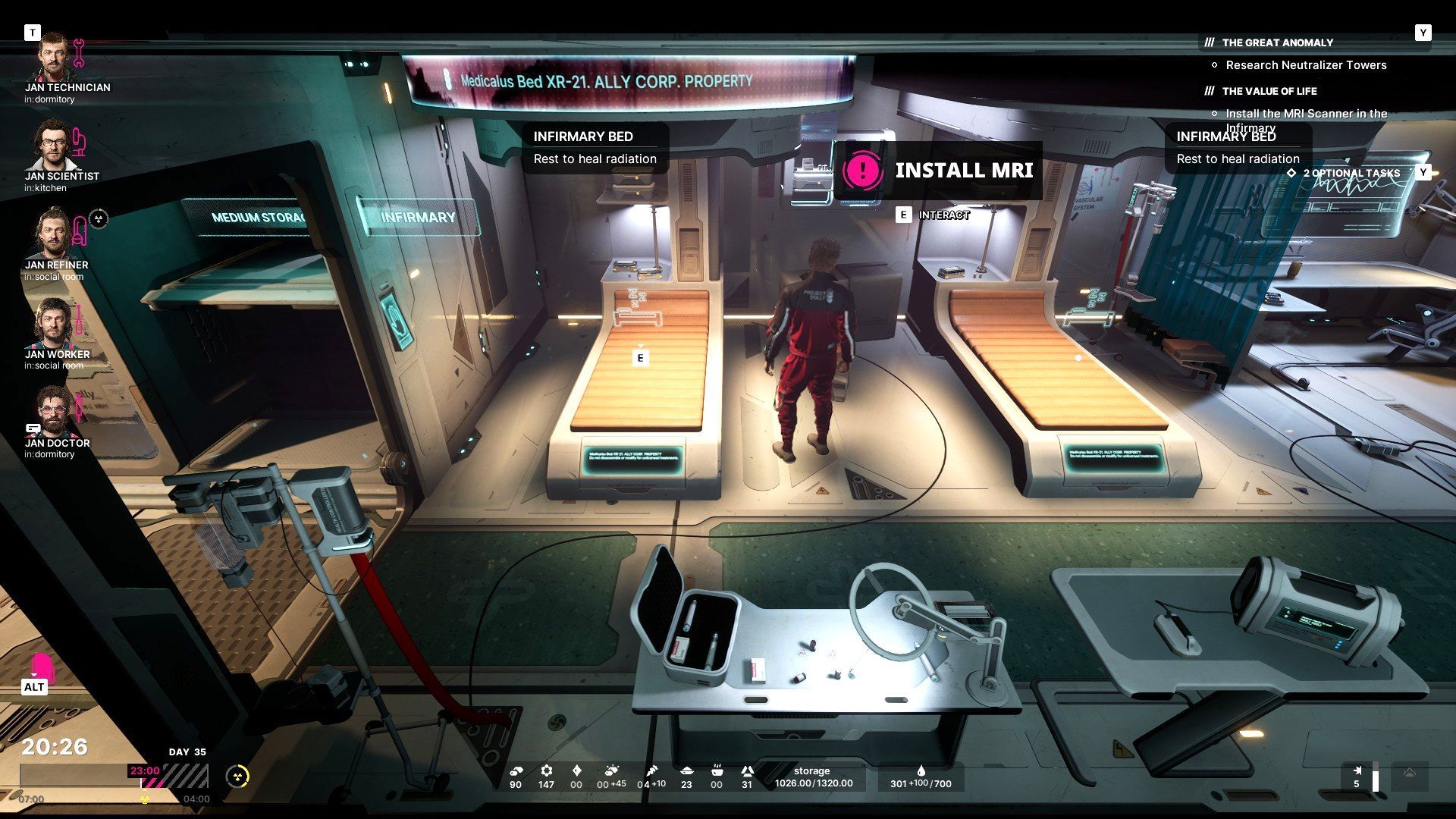Click the organics carrot resource icon
This screenshot has height=819, width=1456.
coord(651,771)
